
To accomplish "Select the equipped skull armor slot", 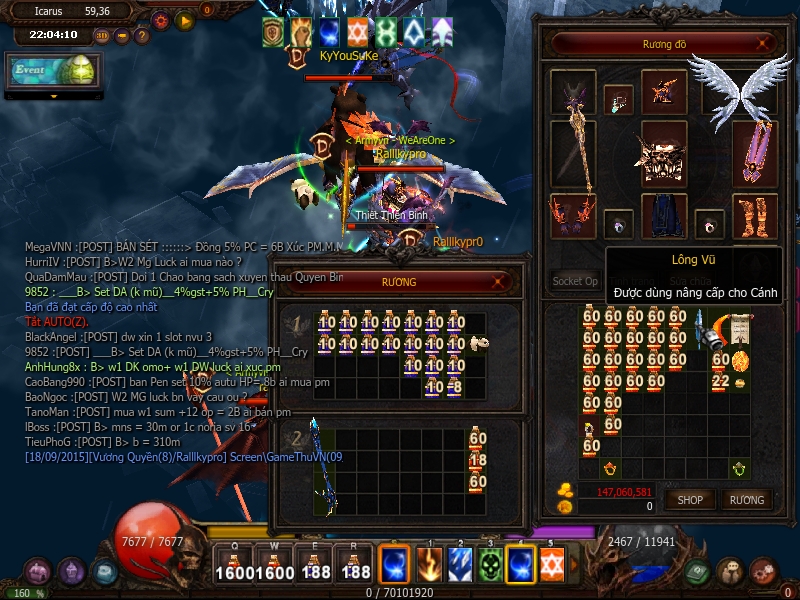I will coord(664,152).
